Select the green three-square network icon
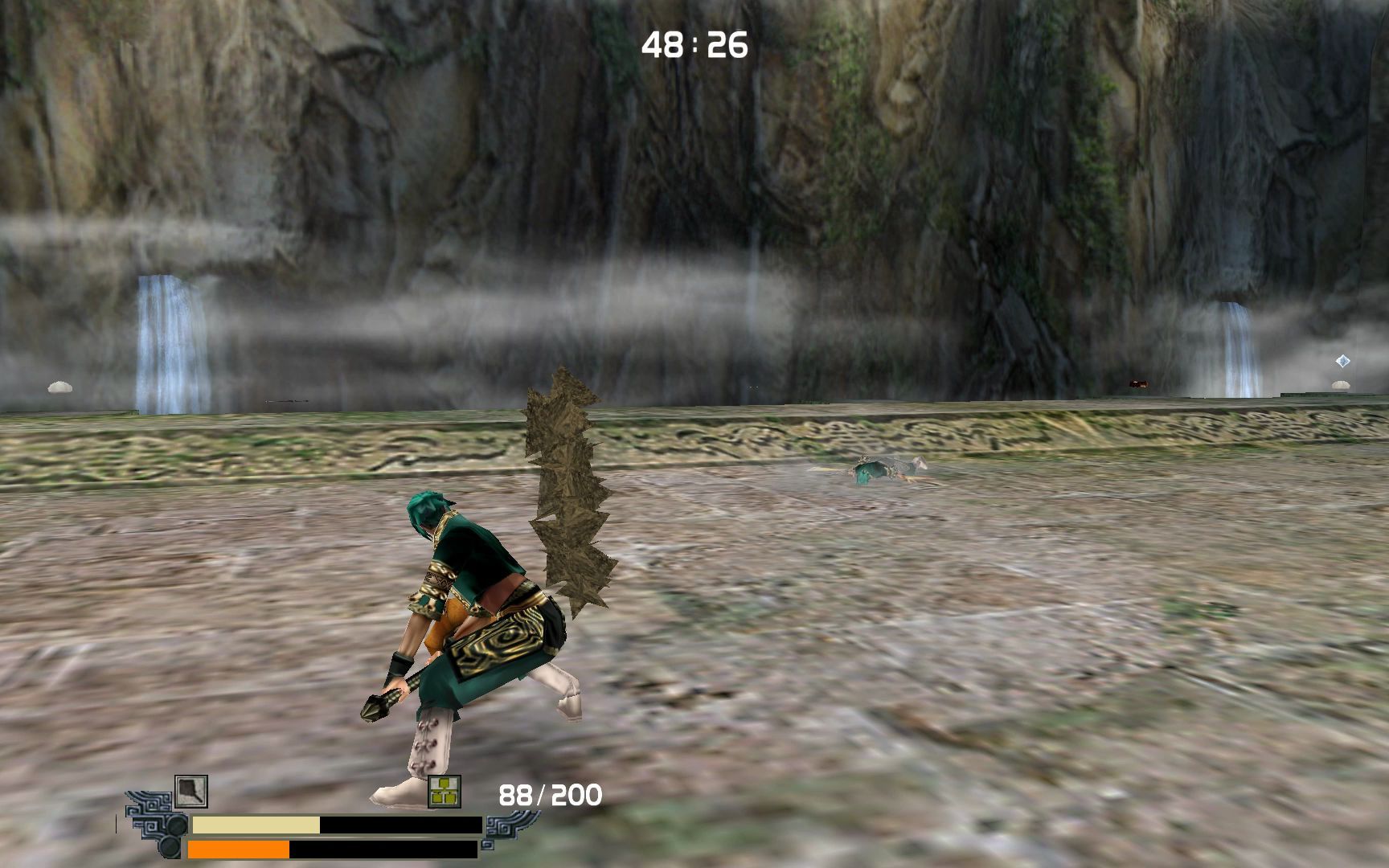This screenshot has width=1389, height=868. point(445,792)
